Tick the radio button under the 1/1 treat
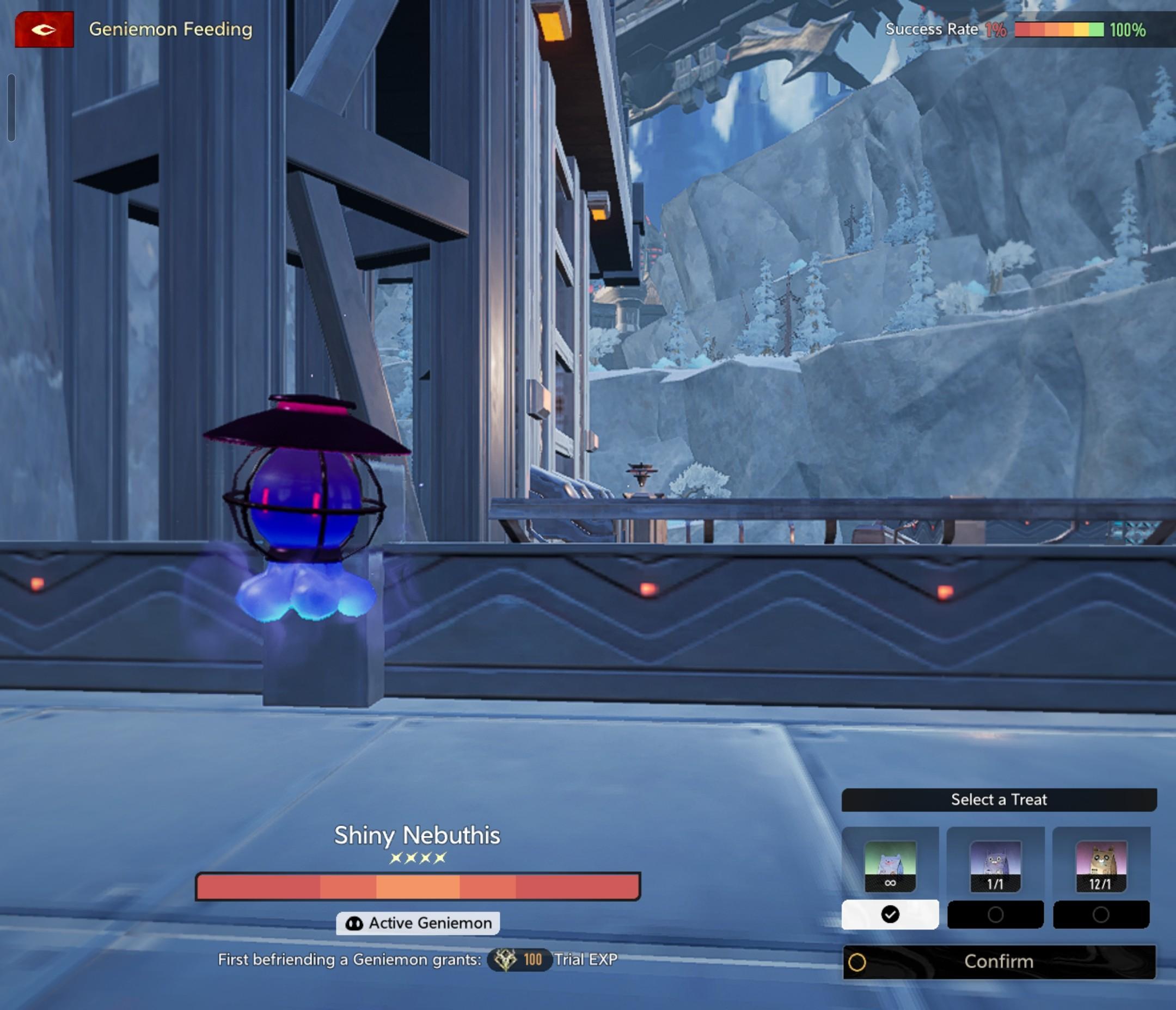The height and width of the screenshot is (1010, 1176). click(995, 915)
